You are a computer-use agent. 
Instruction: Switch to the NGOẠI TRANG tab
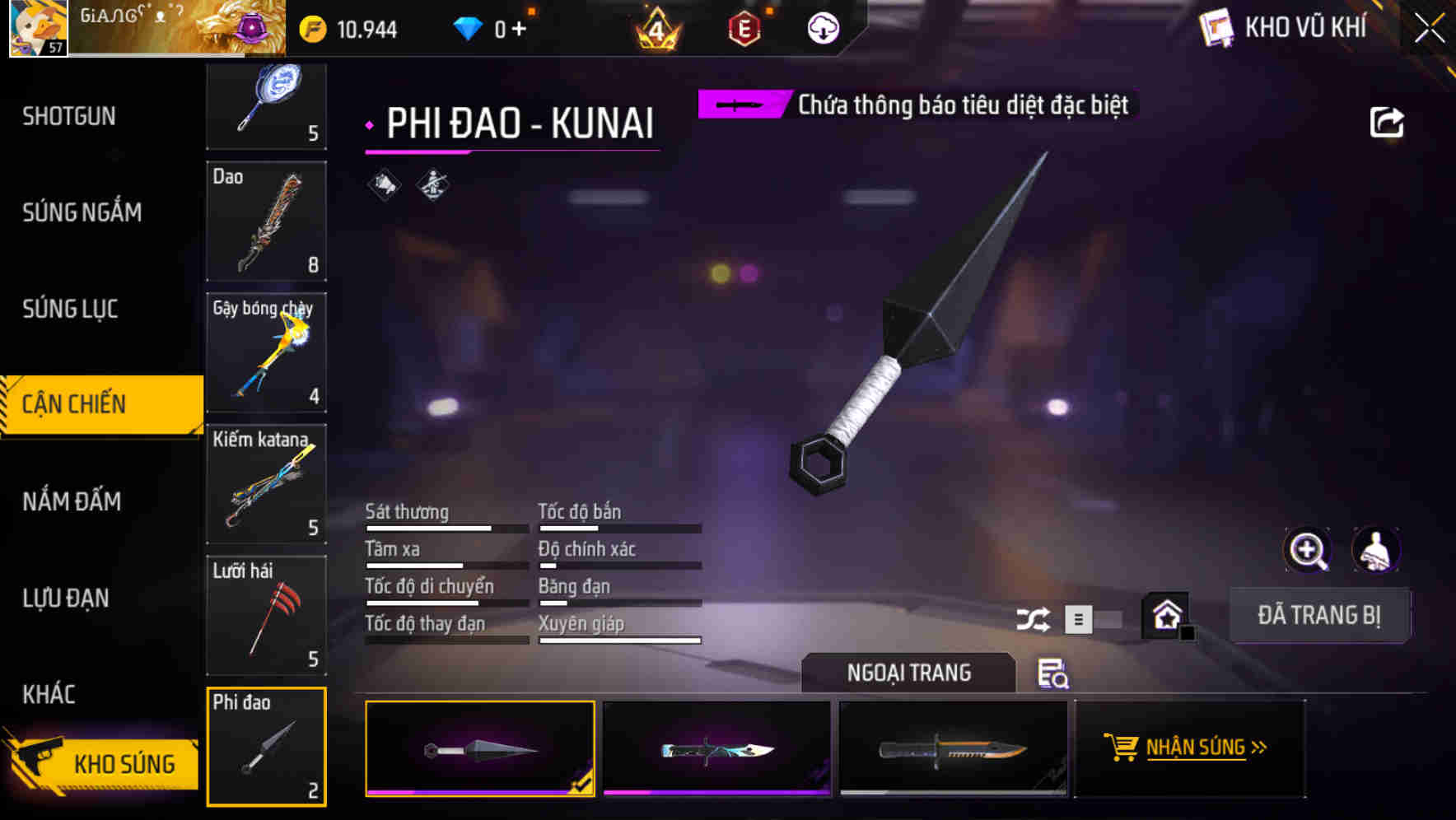point(909,673)
